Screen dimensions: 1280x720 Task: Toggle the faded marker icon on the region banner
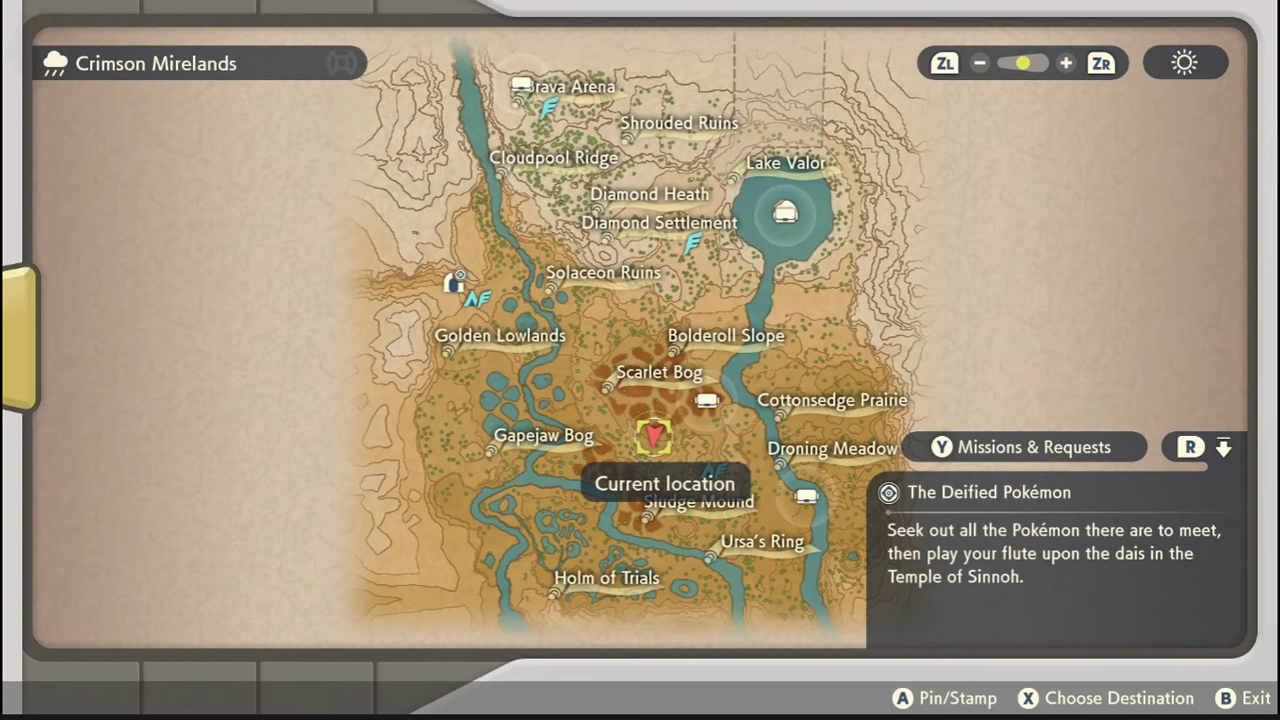pyautogui.click(x=342, y=62)
